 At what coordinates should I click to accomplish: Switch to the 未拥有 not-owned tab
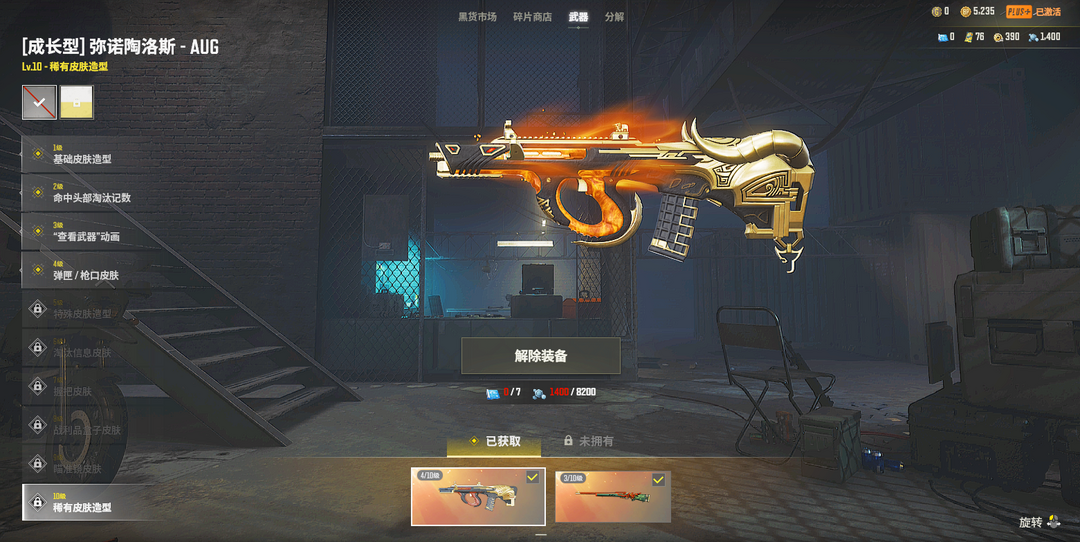pyautogui.click(x=589, y=441)
